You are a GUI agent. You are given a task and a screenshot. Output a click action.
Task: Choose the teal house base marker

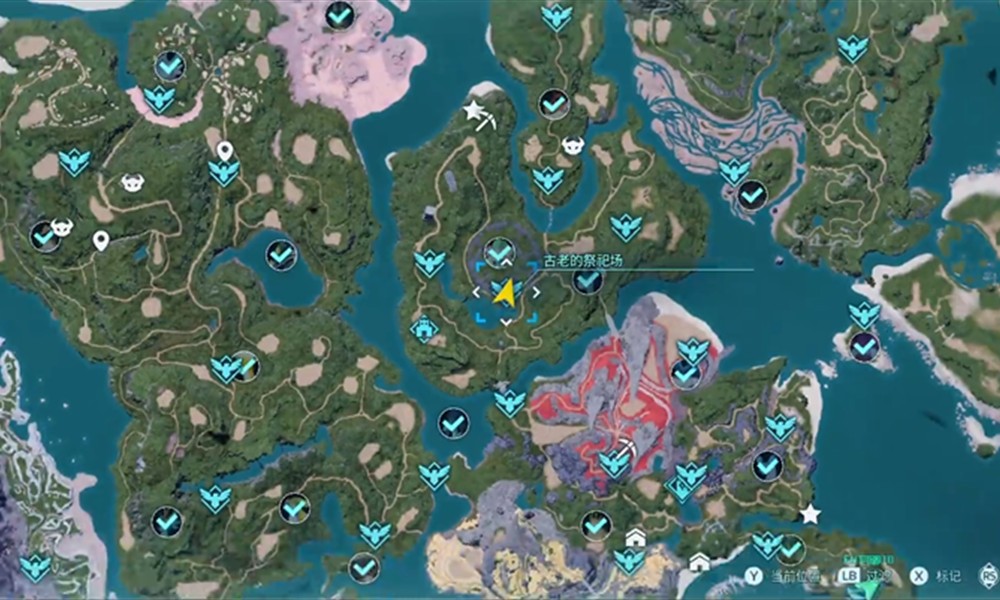tap(424, 328)
